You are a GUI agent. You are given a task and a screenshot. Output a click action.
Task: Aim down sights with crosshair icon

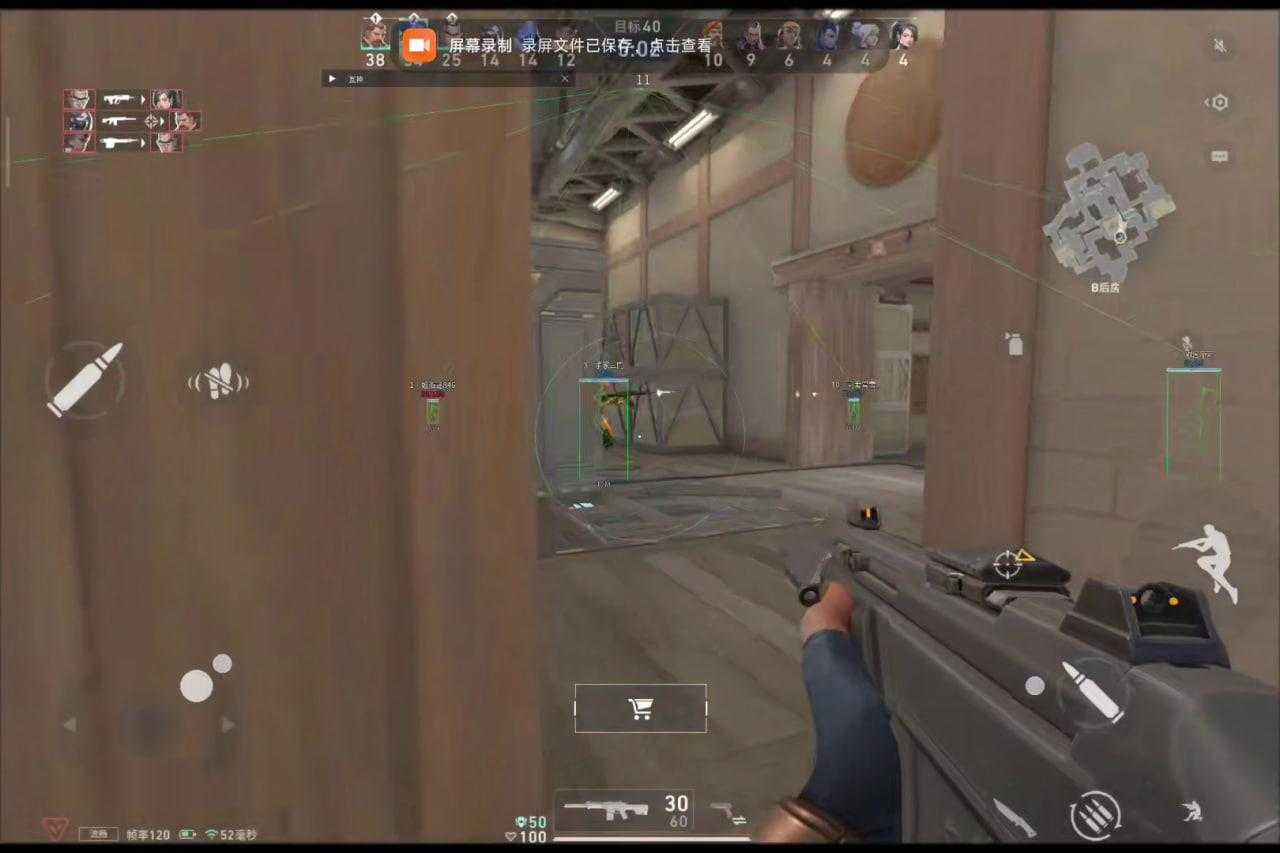(1008, 564)
